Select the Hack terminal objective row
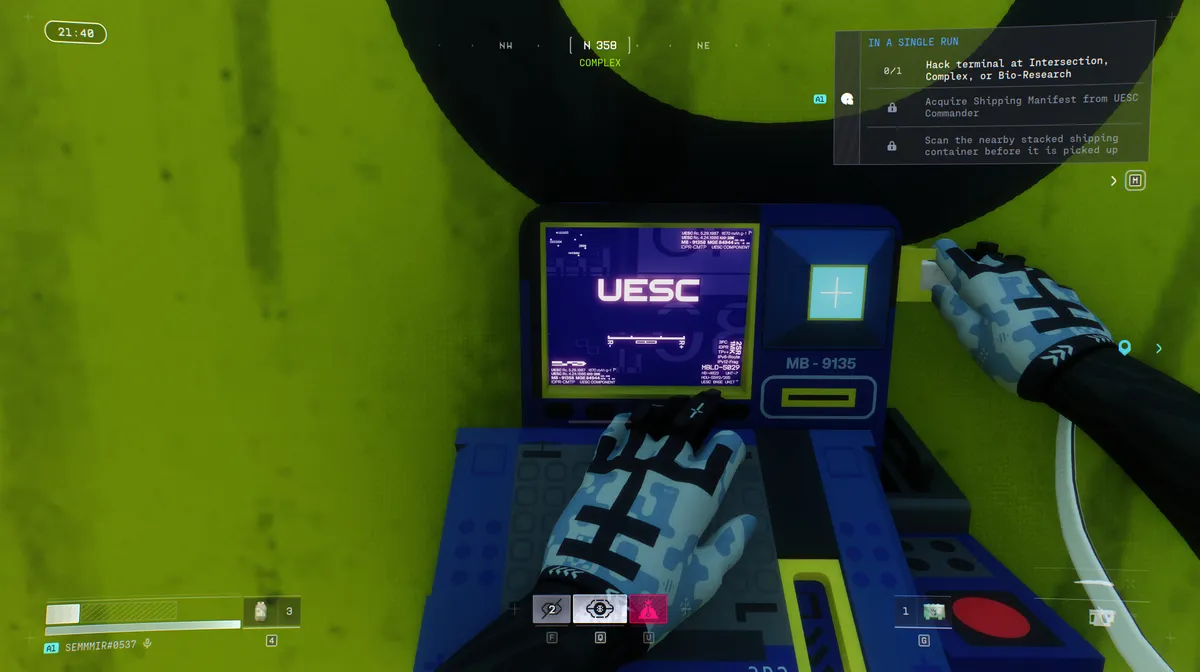The image size is (1200, 672). pos(1000,68)
